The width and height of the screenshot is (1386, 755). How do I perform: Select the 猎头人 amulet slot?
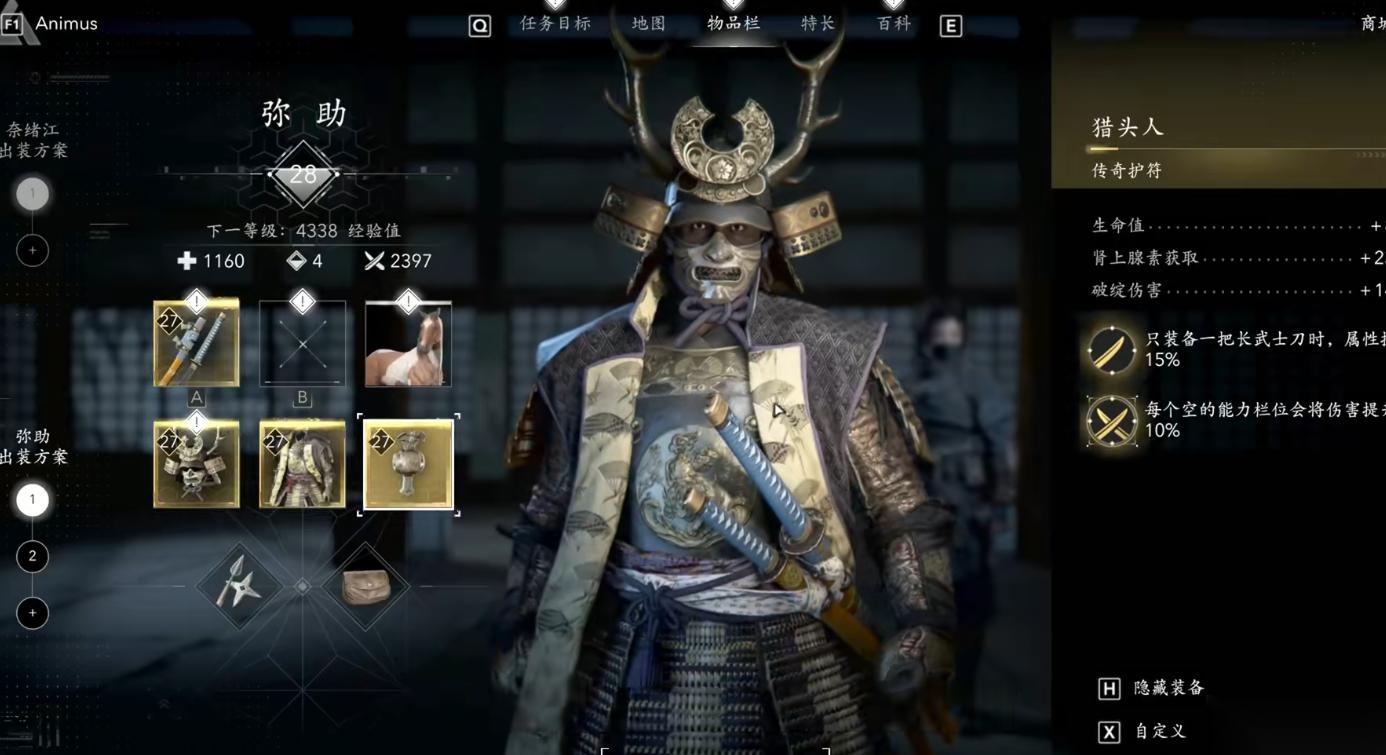[x=408, y=464]
